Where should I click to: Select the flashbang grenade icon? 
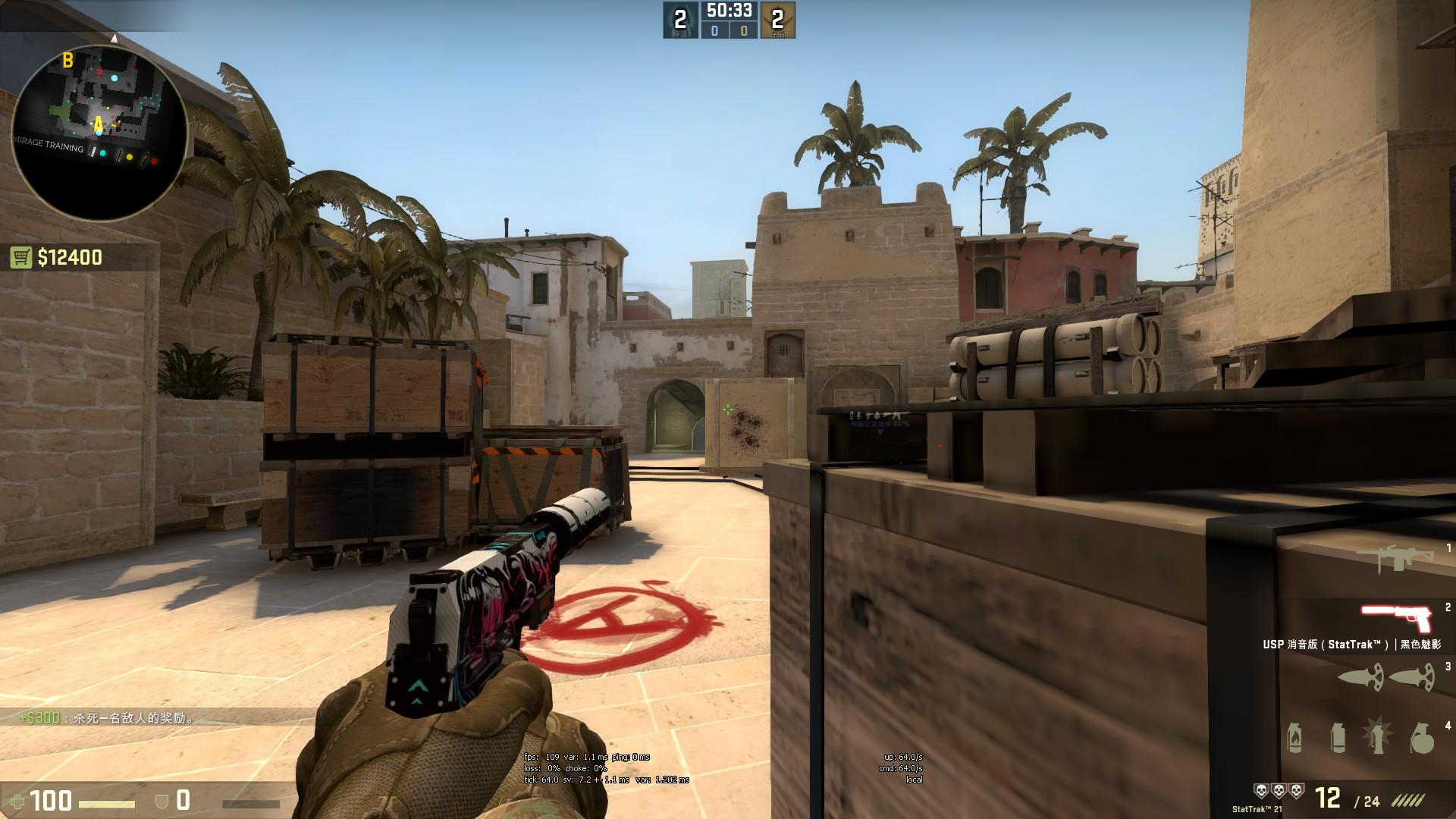coord(1378,736)
